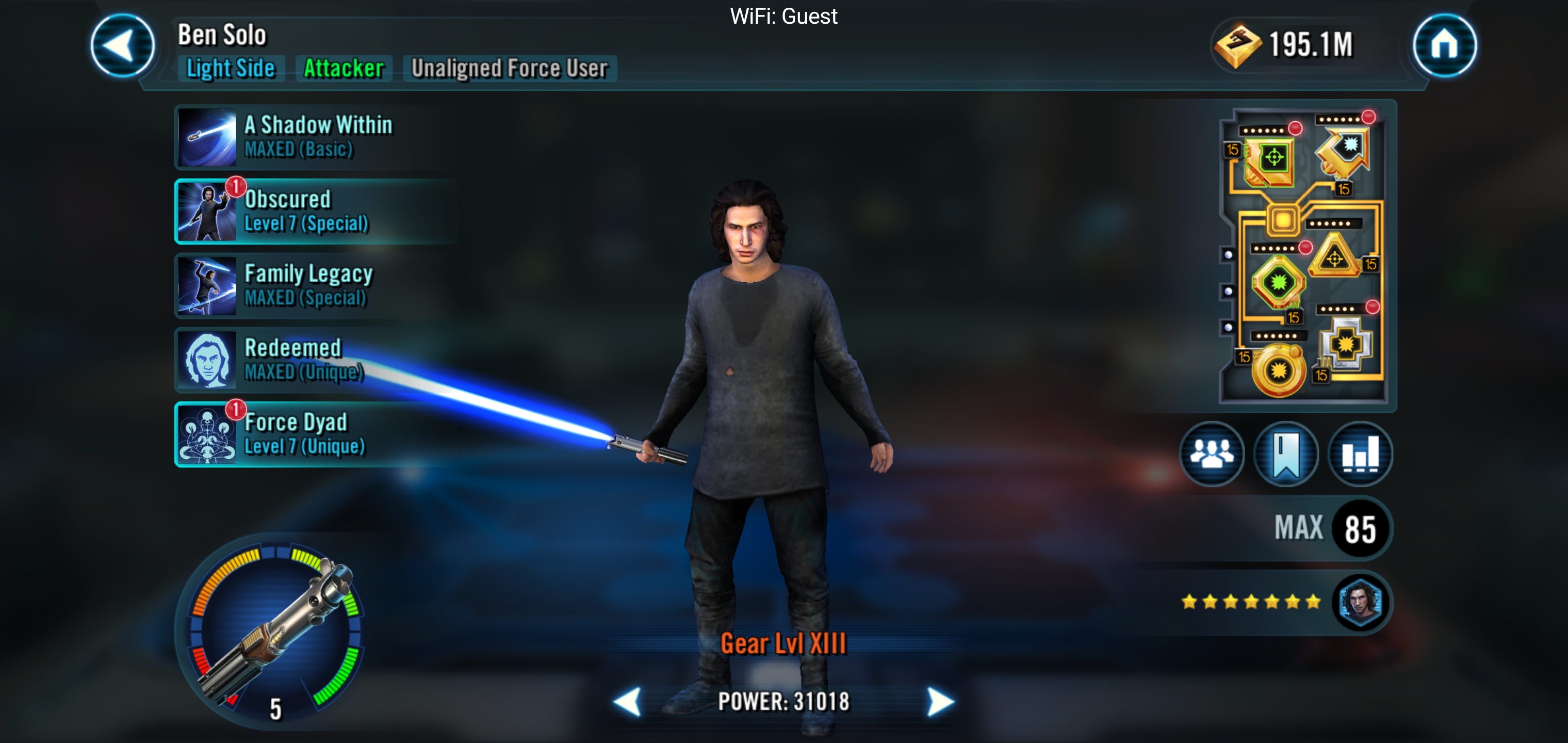Open the MAX 85 level panel
Viewport: 1568px width, 743px height.
(1327, 528)
